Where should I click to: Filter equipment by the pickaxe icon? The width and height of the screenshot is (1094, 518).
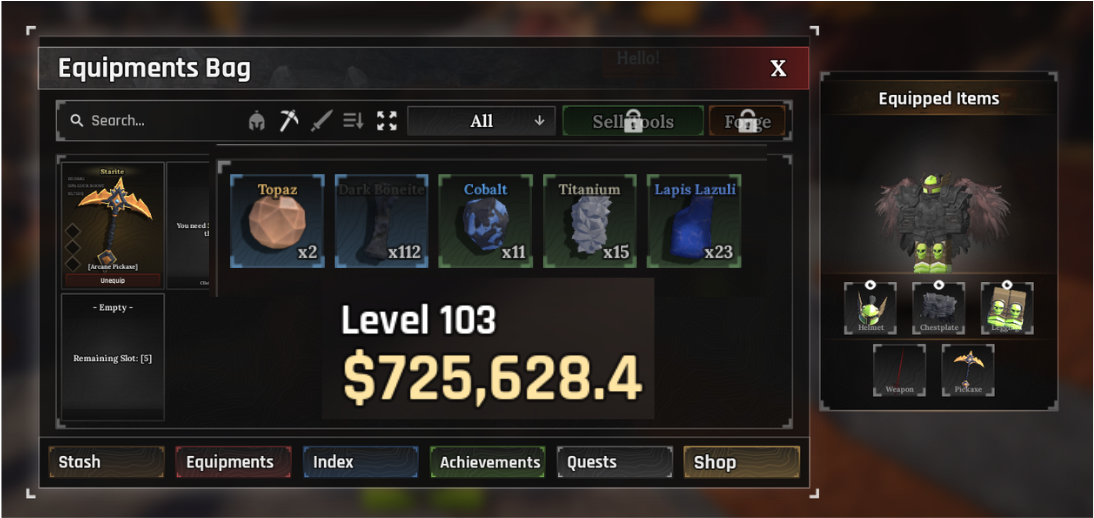(x=289, y=121)
